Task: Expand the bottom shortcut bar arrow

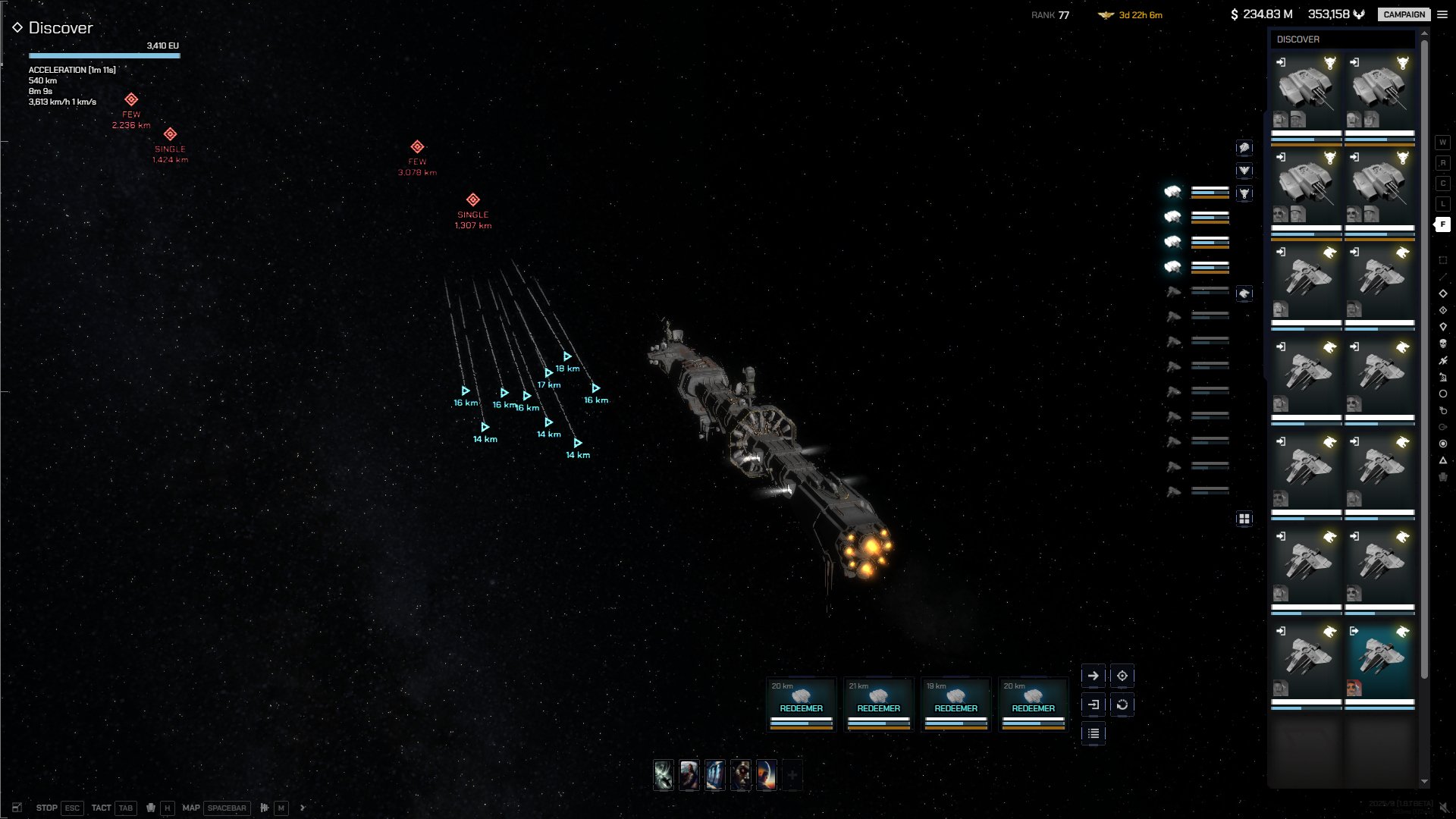Action: [x=303, y=808]
